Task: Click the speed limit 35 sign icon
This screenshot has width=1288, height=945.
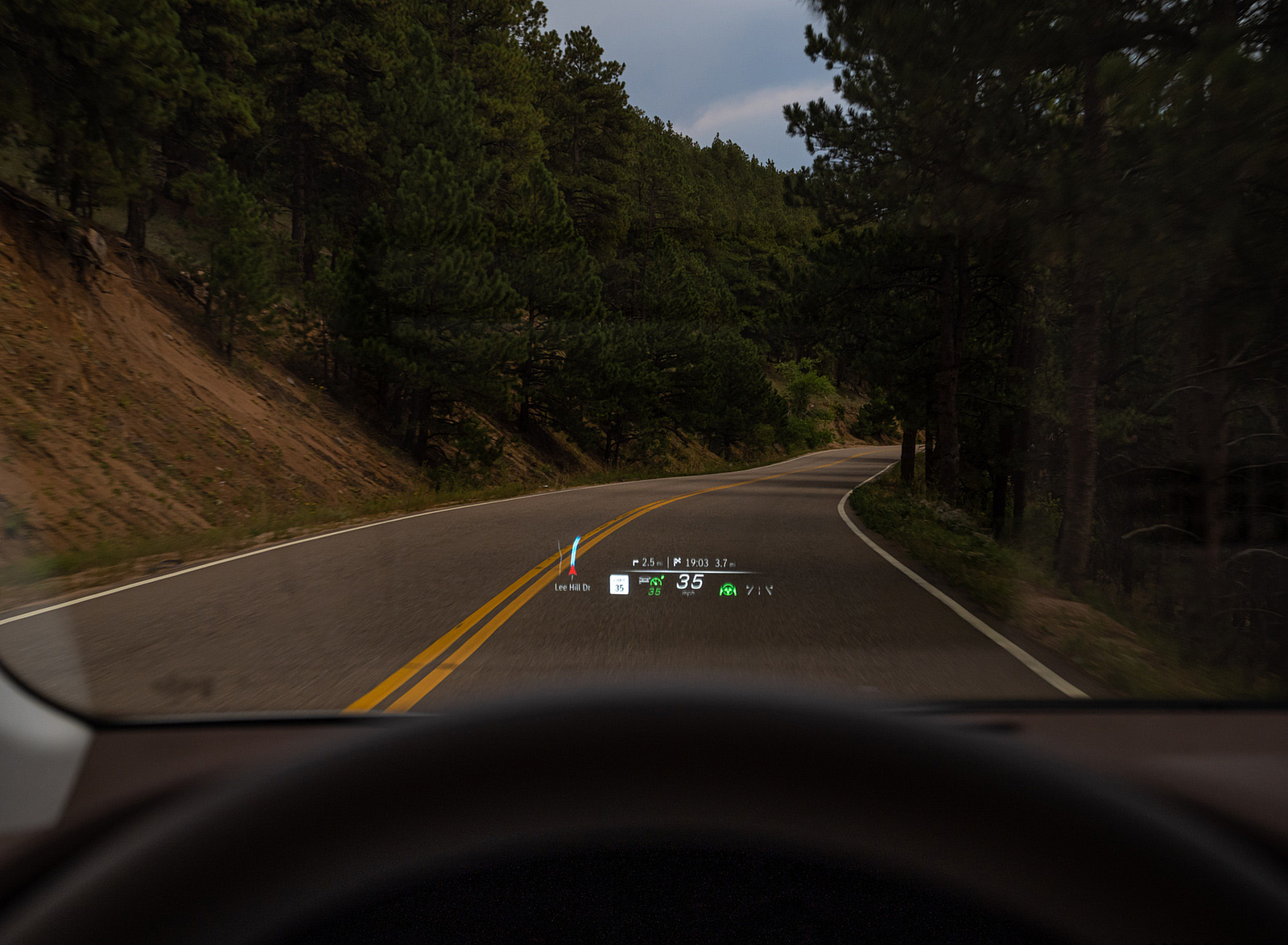Action: click(619, 584)
